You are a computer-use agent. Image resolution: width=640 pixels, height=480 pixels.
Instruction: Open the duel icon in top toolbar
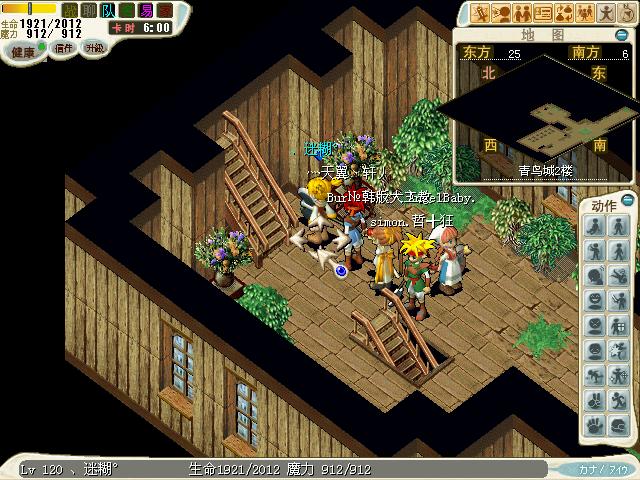(x=481, y=13)
